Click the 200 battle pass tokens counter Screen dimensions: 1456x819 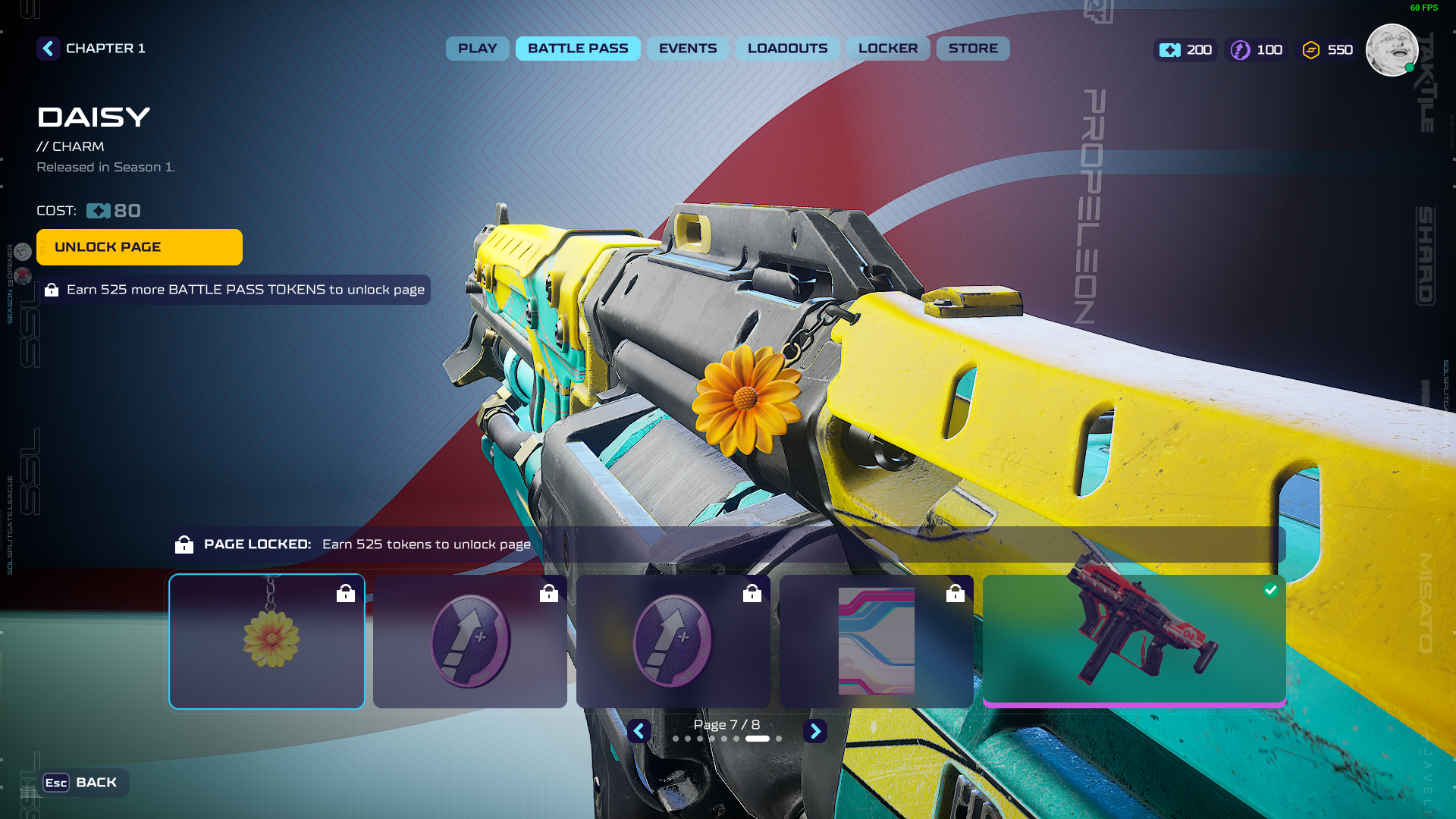1186,50
